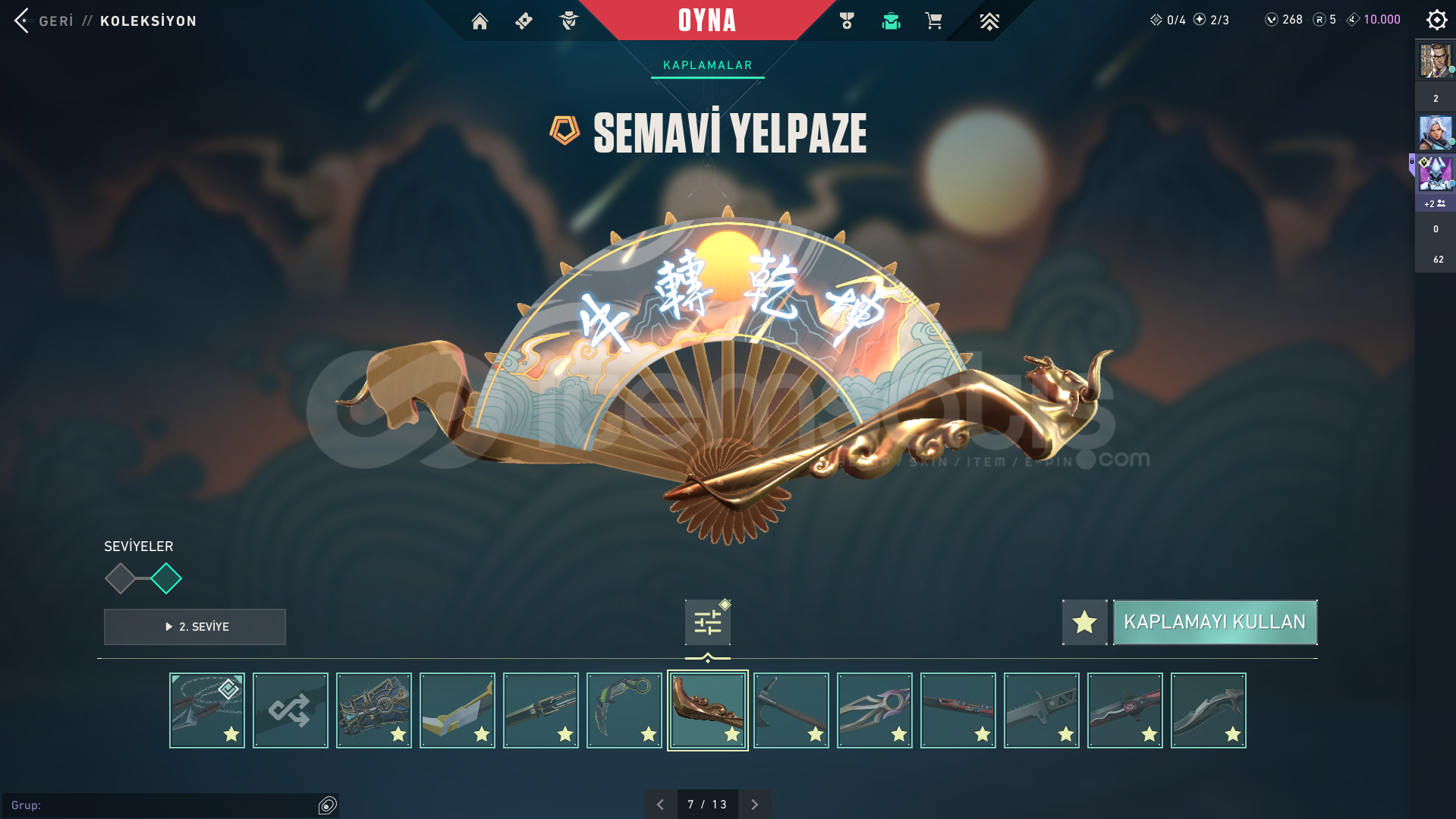Open the settings gear icon

(x=1436, y=20)
